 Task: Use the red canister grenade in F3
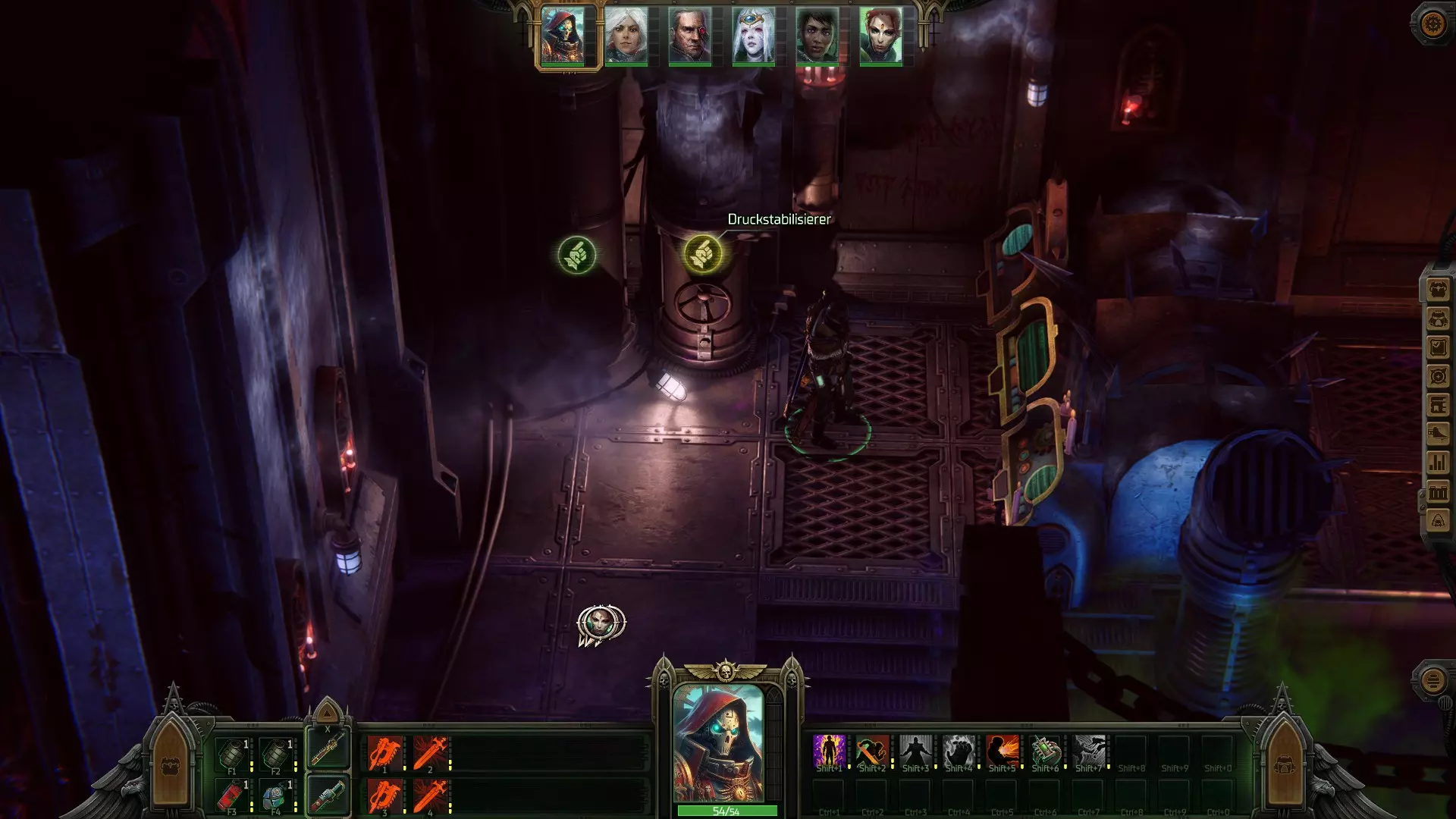(x=233, y=795)
